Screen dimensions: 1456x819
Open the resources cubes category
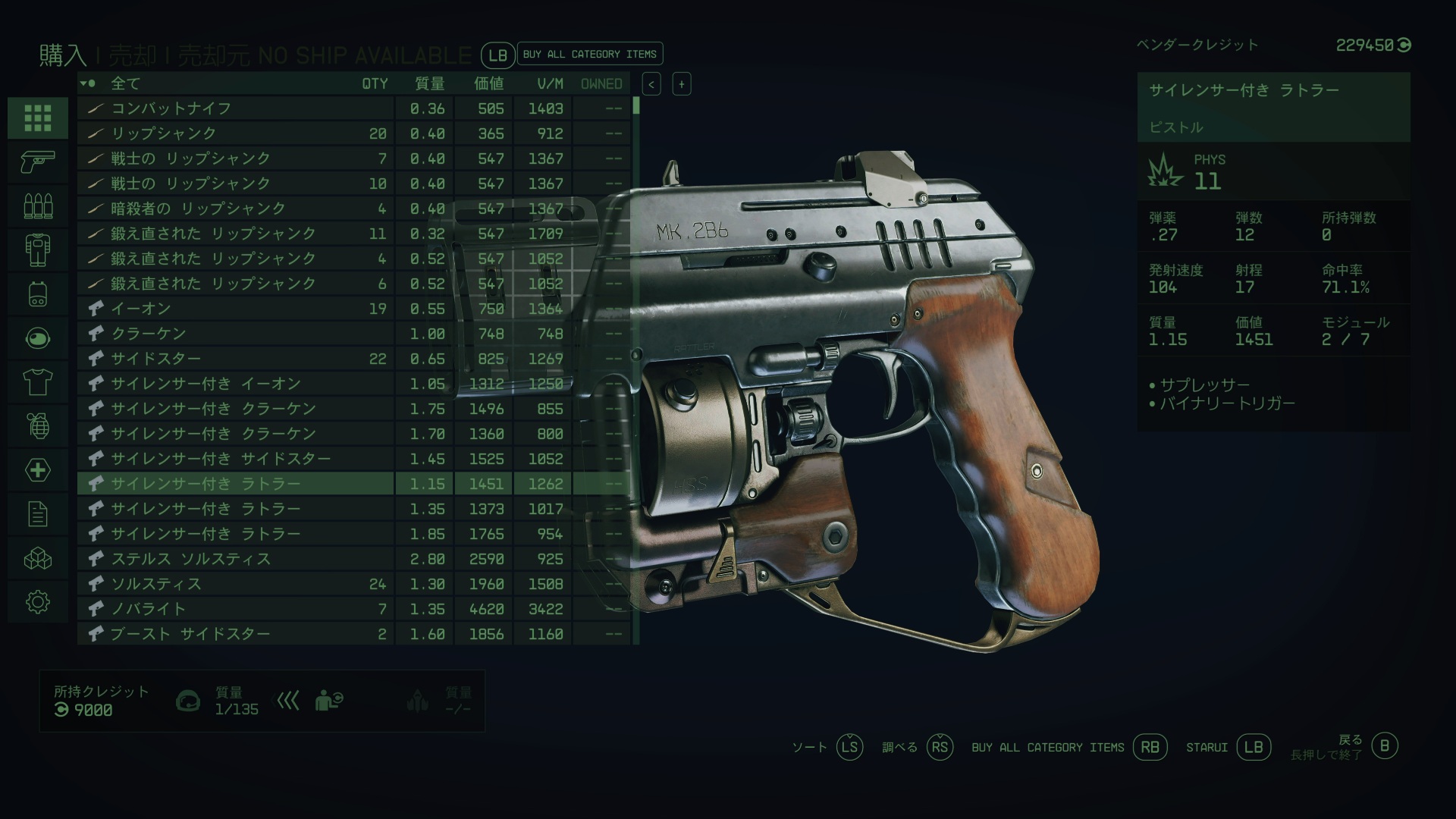(x=38, y=559)
